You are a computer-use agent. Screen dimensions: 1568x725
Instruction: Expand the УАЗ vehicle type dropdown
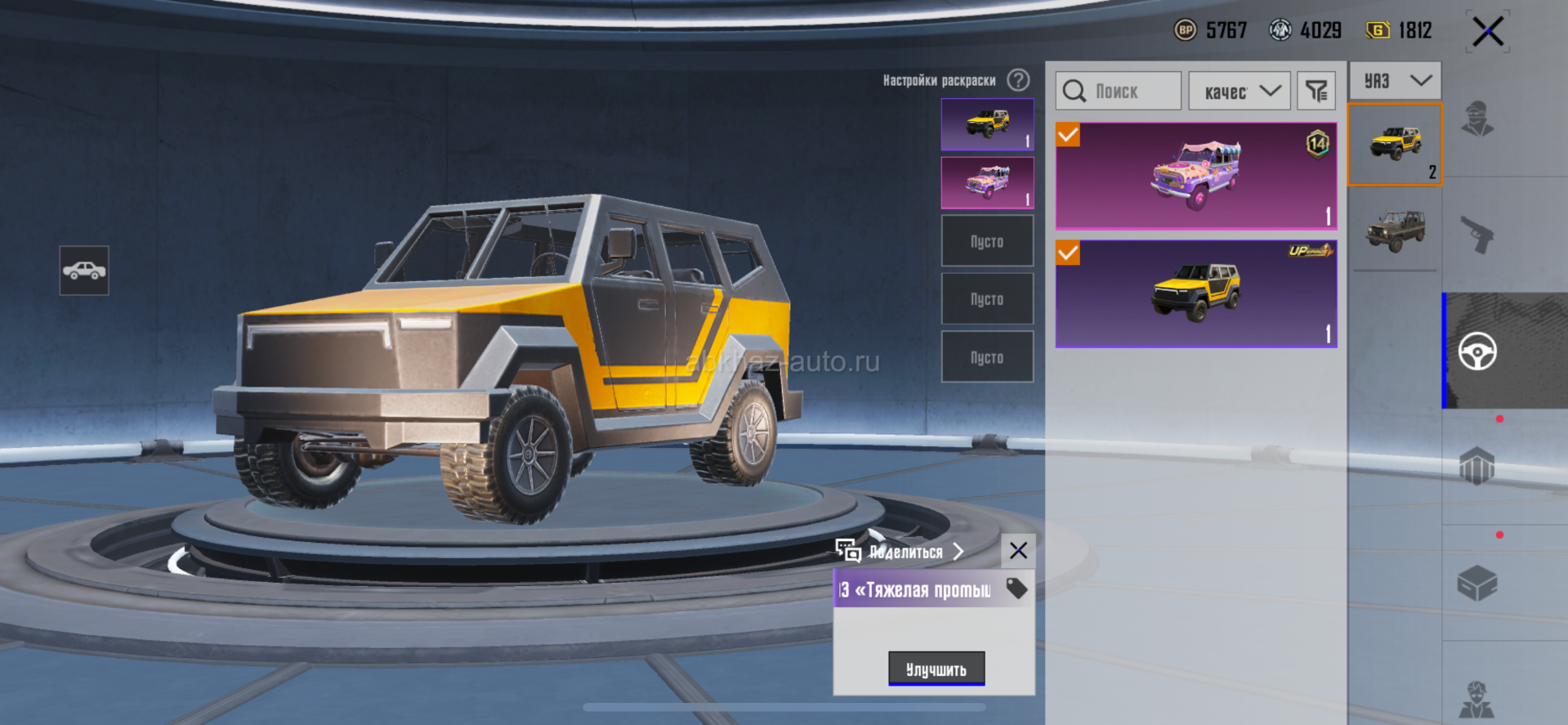(1395, 81)
